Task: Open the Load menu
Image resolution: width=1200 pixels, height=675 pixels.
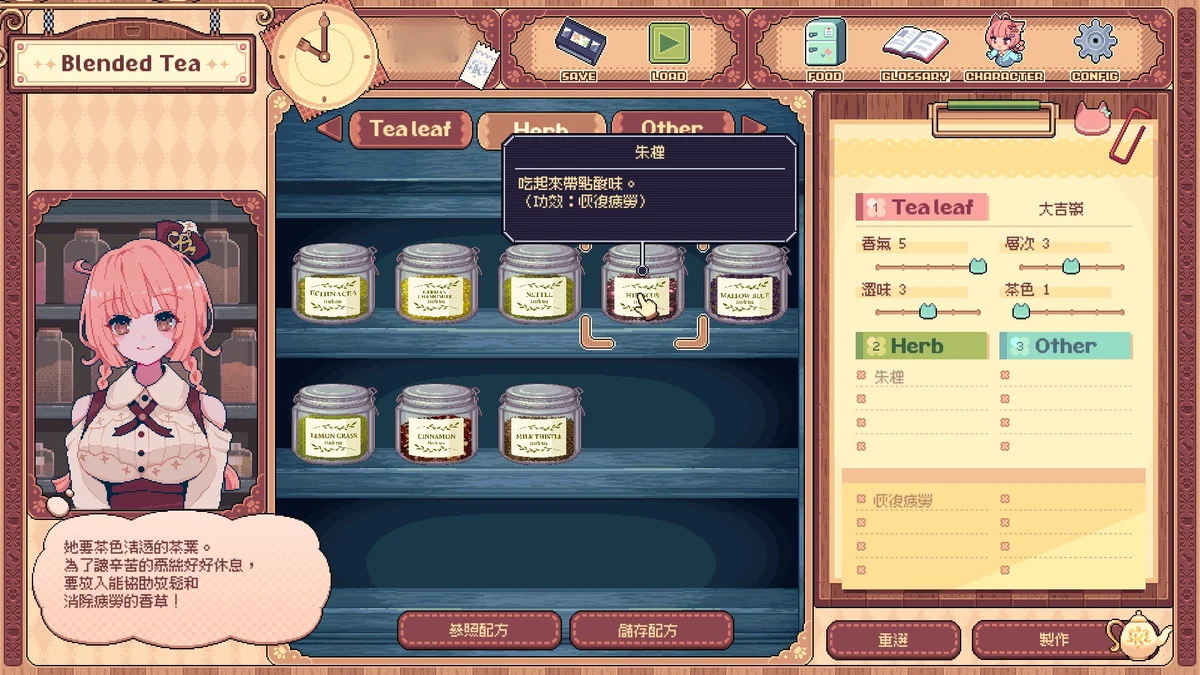Action: tap(668, 48)
